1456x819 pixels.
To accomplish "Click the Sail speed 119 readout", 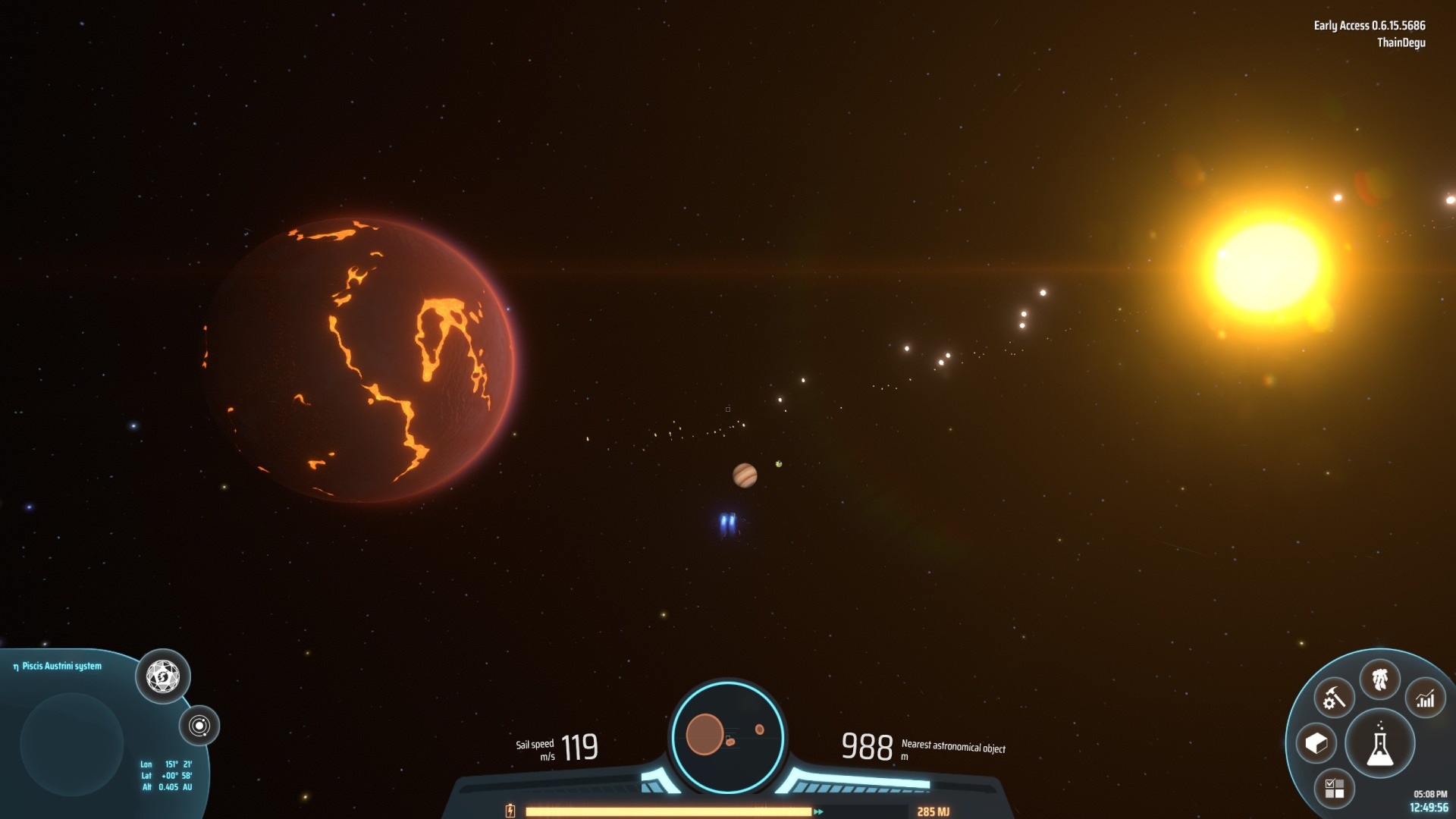I will click(576, 747).
